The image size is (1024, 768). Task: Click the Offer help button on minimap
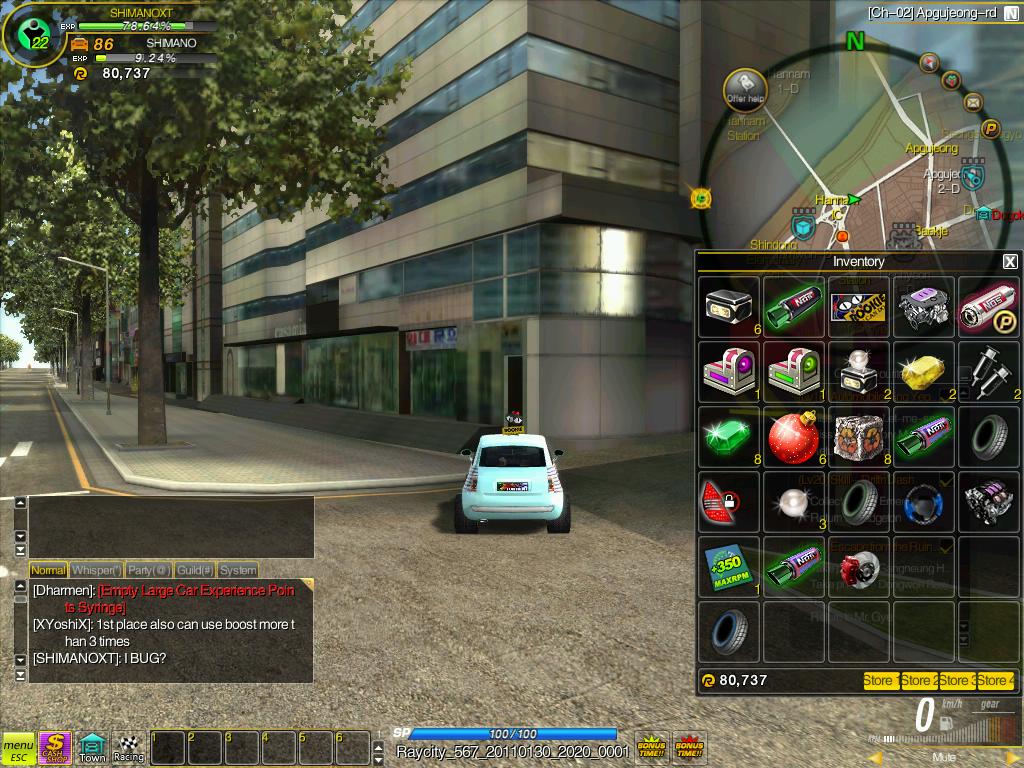[744, 88]
